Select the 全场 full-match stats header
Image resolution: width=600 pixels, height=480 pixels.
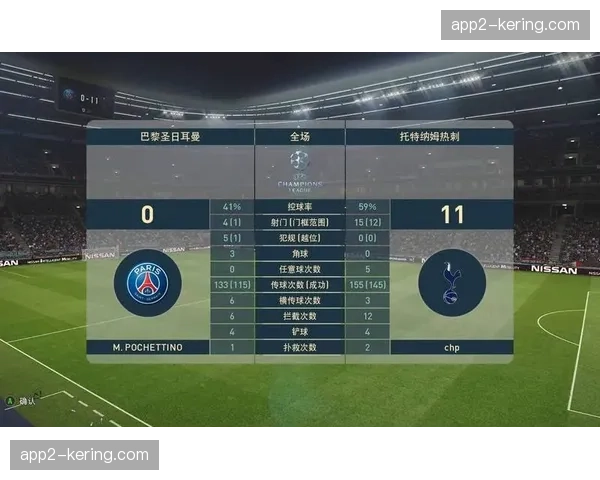point(300,134)
